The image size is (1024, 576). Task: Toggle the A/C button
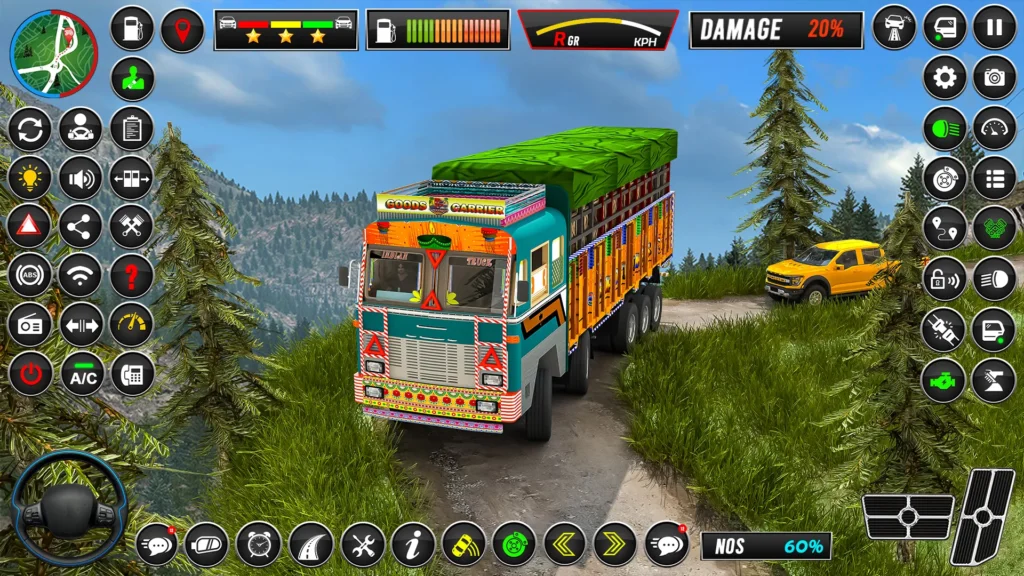[x=81, y=374]
